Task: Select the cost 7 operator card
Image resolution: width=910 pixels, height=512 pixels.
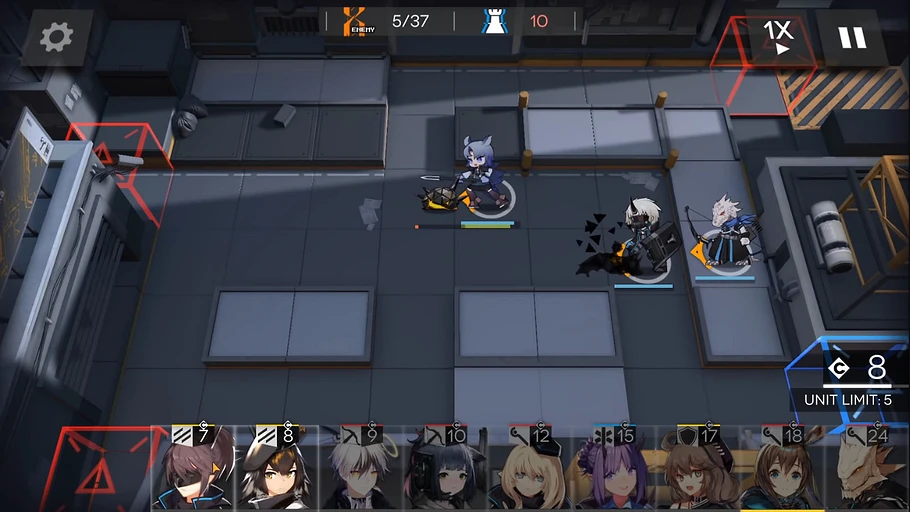Action: [x=194, y=470]
